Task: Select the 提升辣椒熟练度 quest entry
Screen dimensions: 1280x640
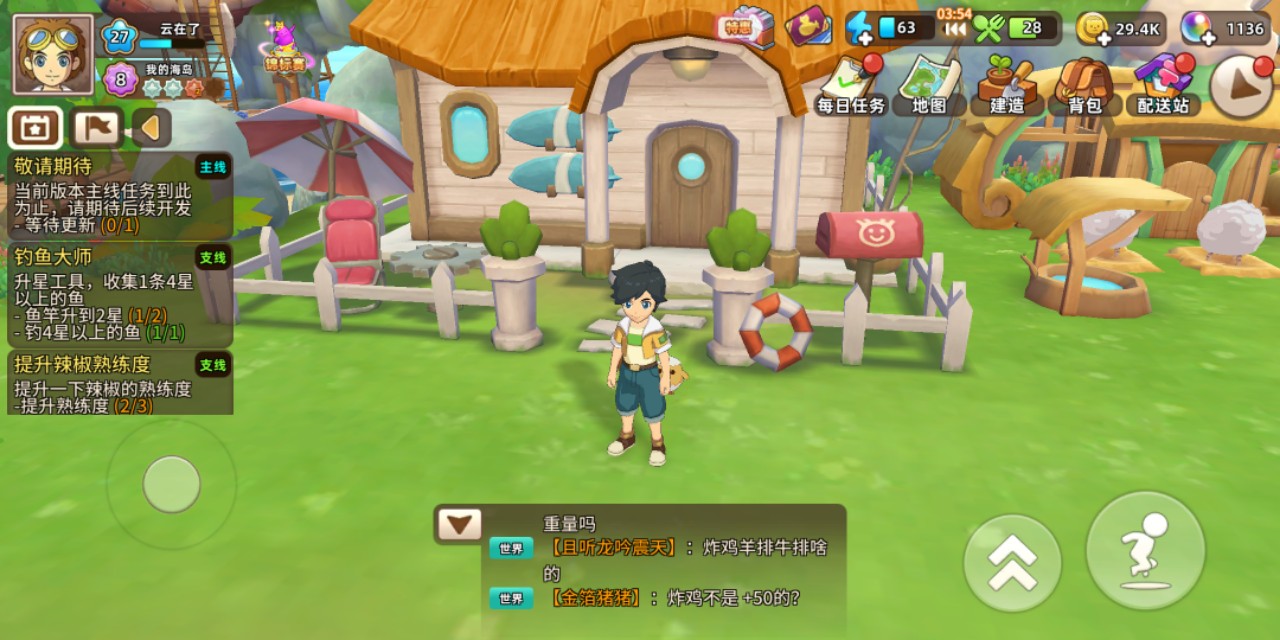Action: point(120,382)
